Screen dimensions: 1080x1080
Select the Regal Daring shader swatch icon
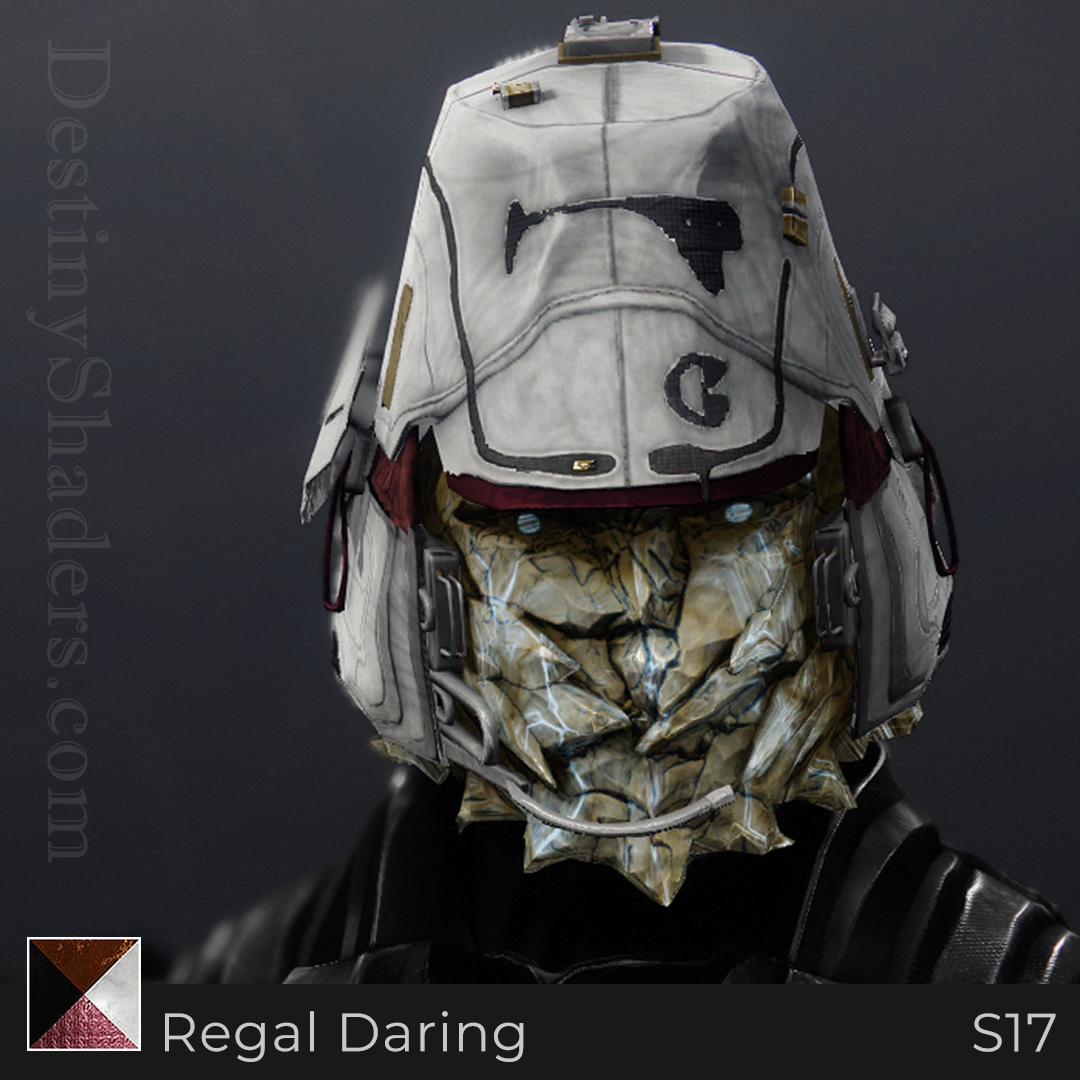(x=84, y=993)
